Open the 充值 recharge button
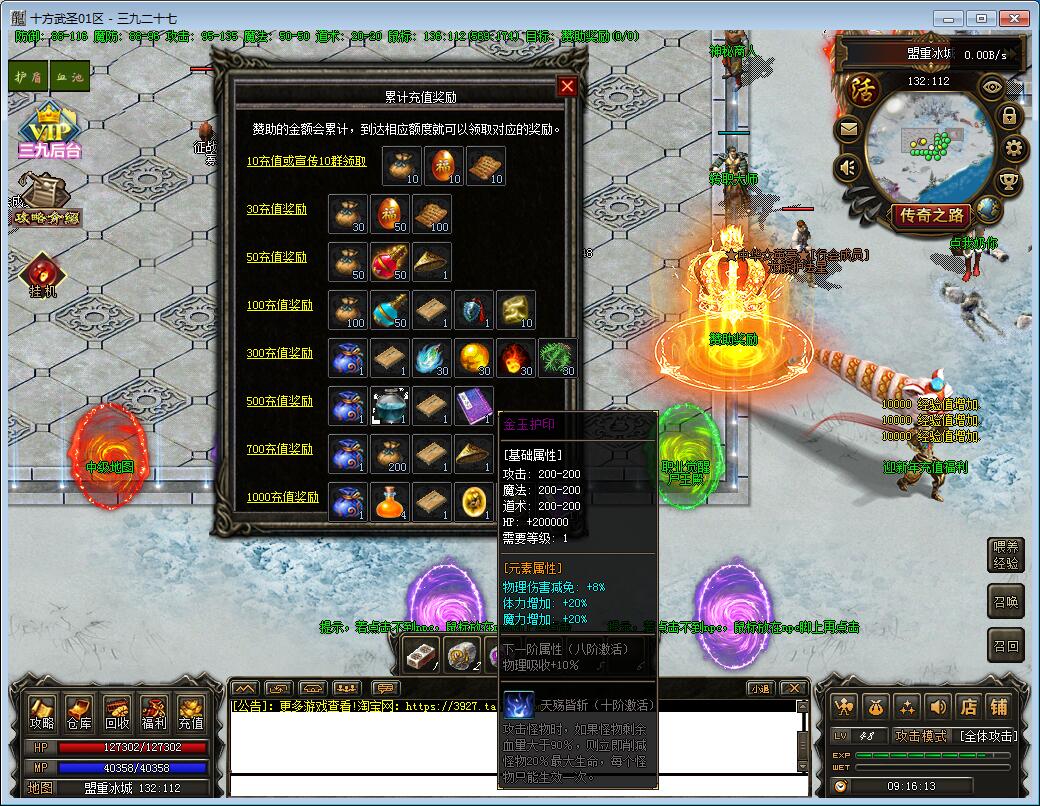Viewport: 1040px width, 806px height. [x=190, y=711]
